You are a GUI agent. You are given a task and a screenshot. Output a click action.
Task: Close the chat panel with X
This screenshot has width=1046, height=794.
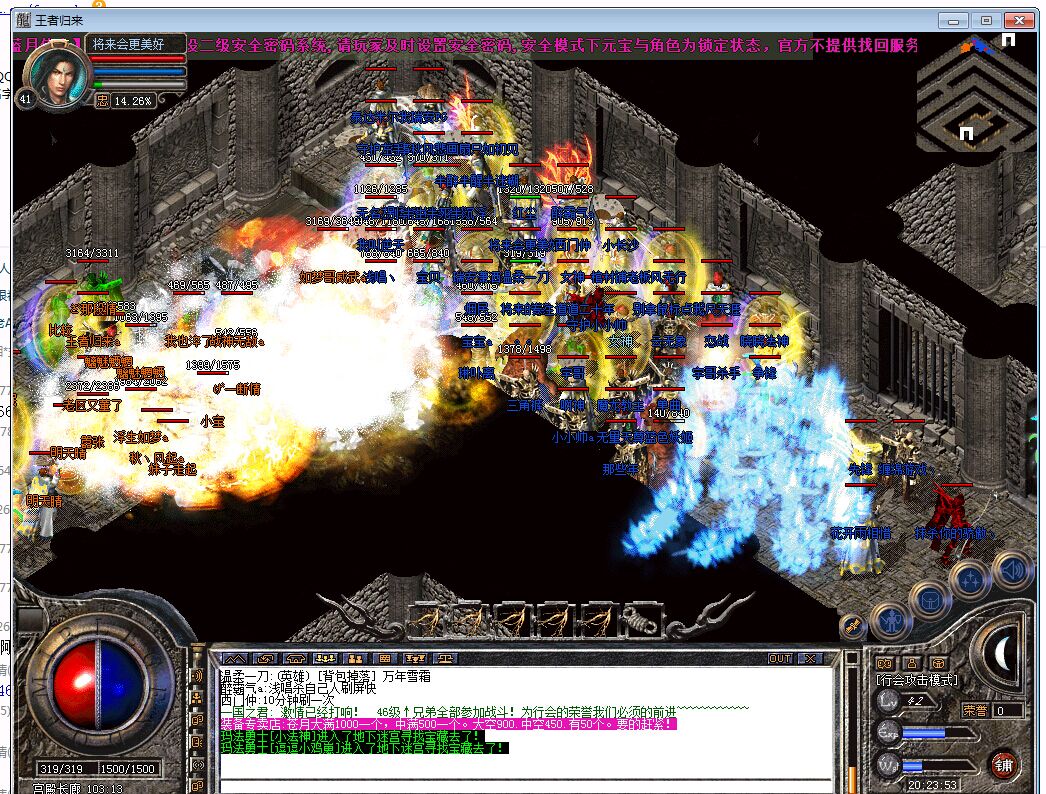click(x=810, y=658)
